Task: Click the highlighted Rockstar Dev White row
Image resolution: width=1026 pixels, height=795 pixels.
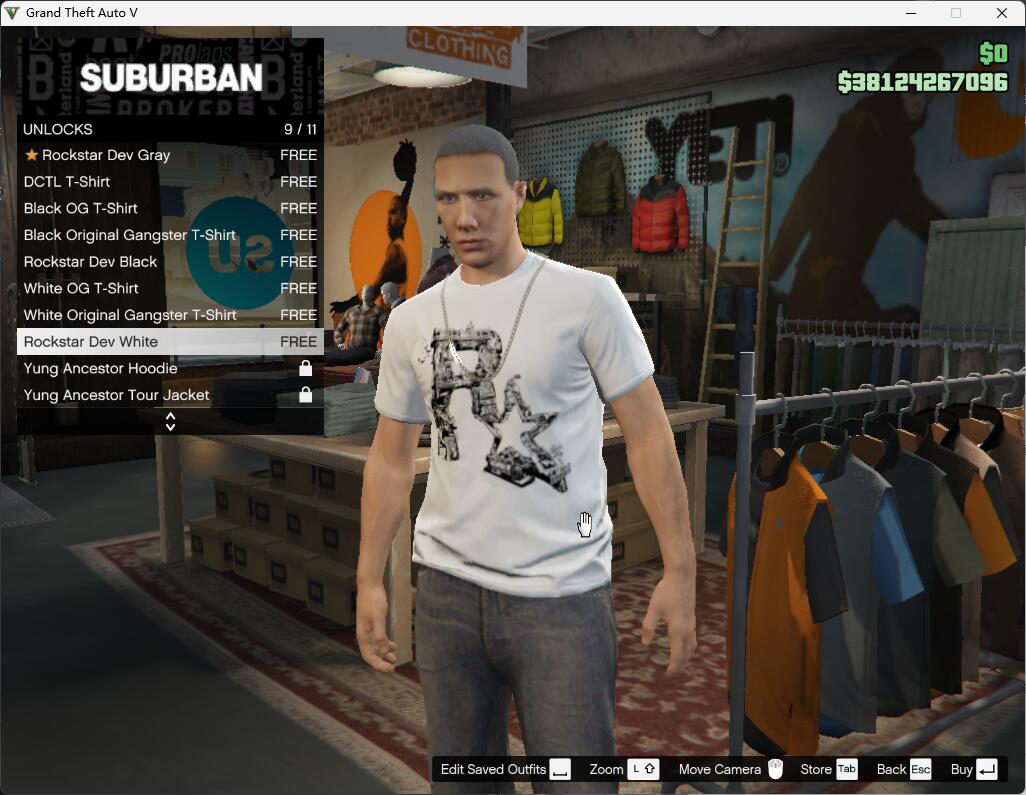Action: pos(170,342)
